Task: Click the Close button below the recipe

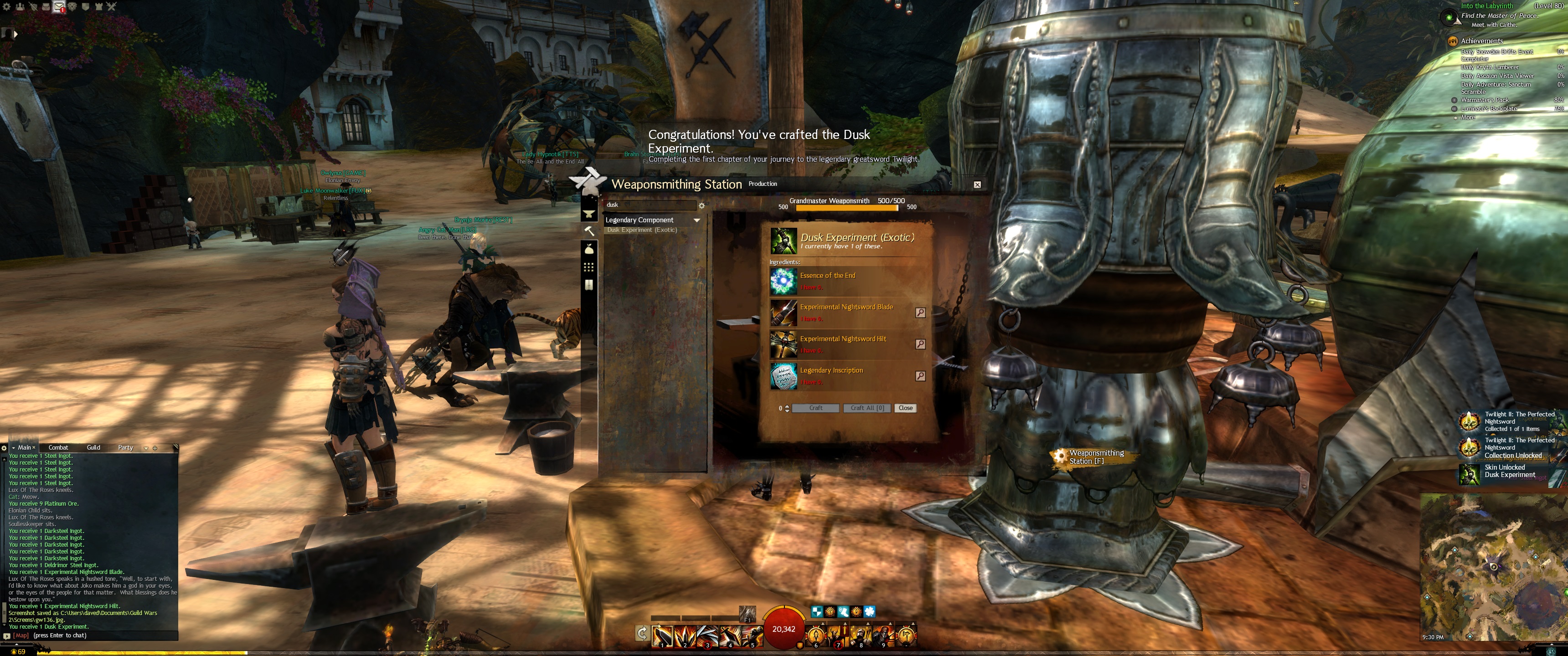Action: [x=905, y=408]
